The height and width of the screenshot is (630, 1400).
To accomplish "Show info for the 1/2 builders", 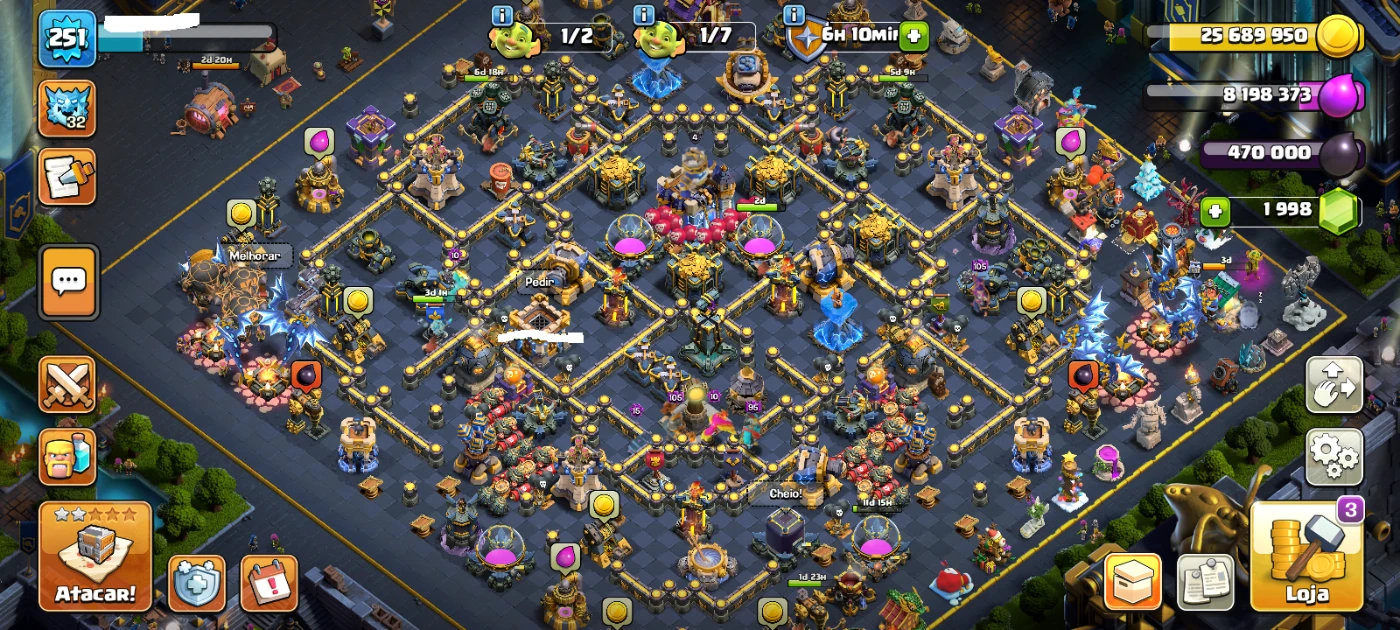I will 503,15.
